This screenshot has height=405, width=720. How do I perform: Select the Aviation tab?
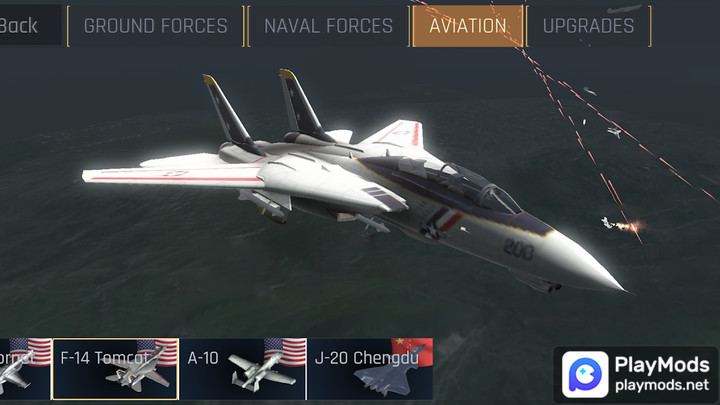467,26
